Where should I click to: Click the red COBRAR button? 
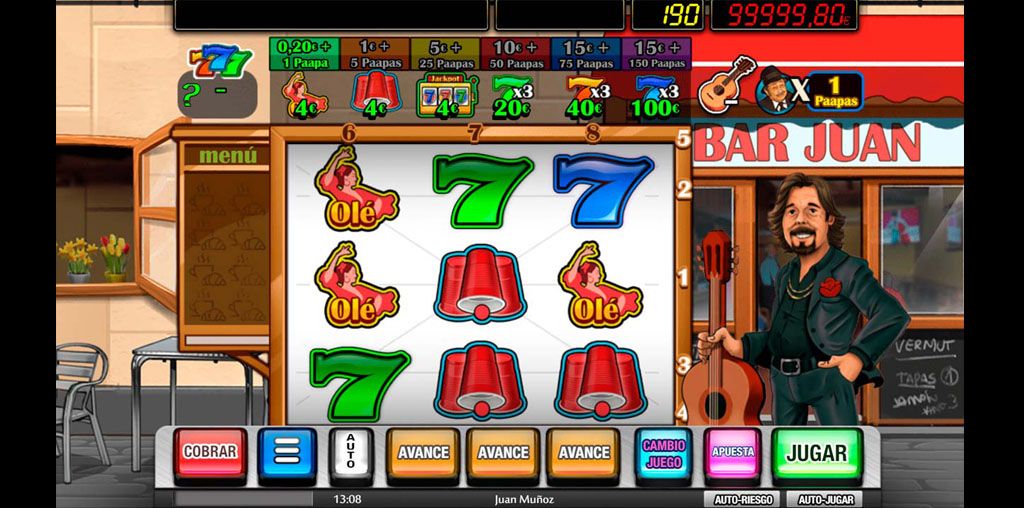[x=209, y=452]
